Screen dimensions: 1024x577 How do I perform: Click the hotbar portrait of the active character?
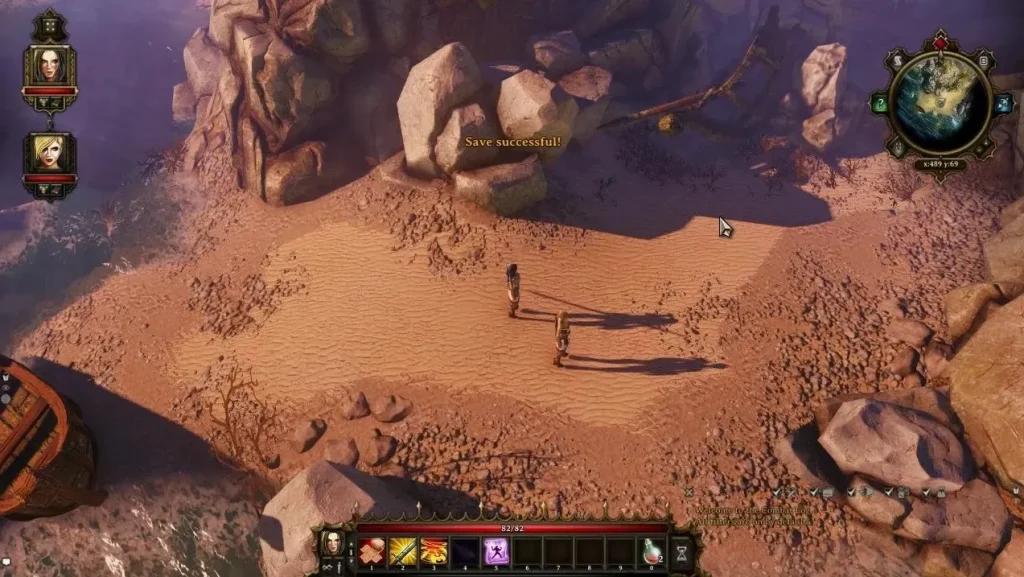click(x=334, y=544)
